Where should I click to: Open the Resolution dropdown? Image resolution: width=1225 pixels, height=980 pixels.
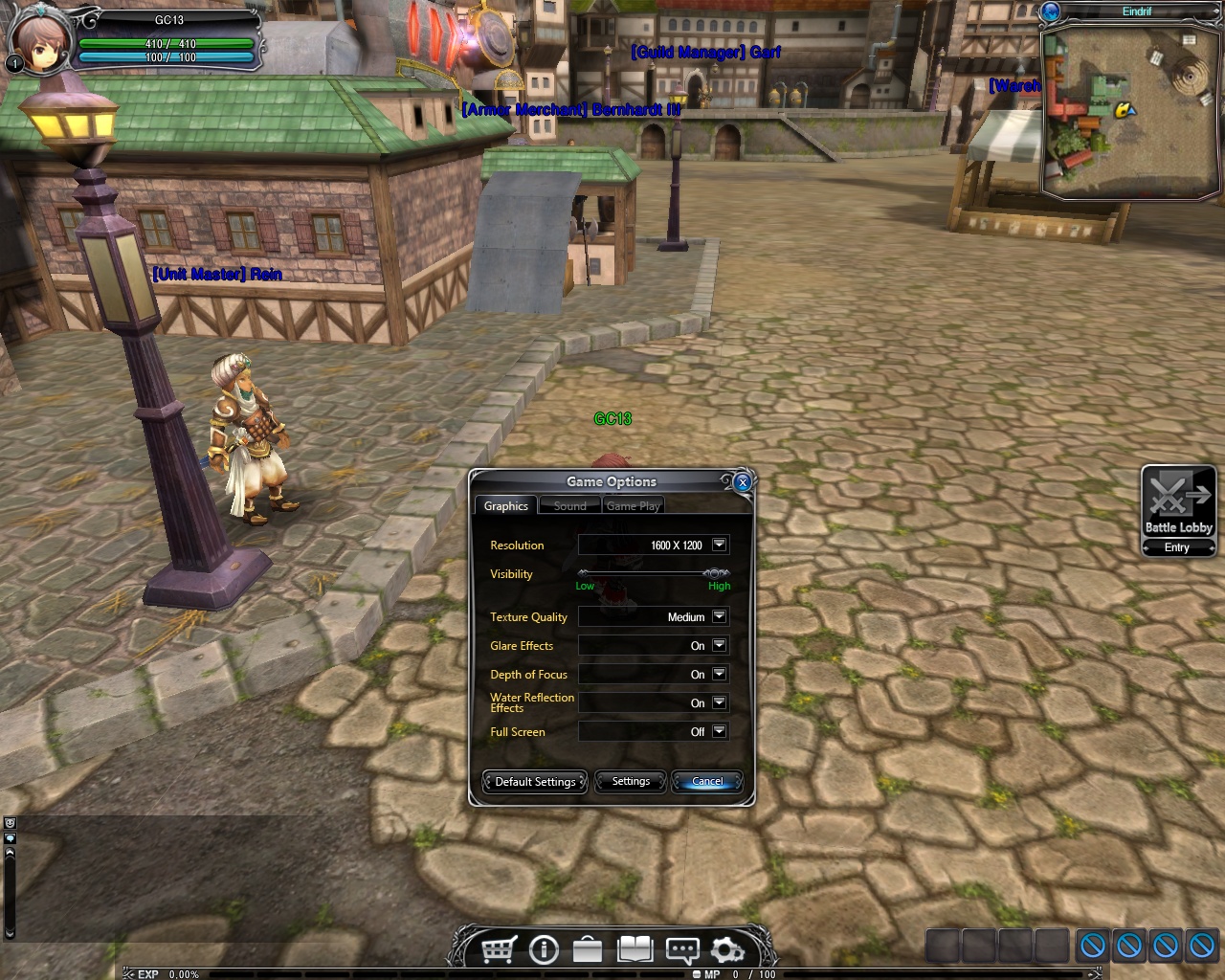(x=719, y=545)
